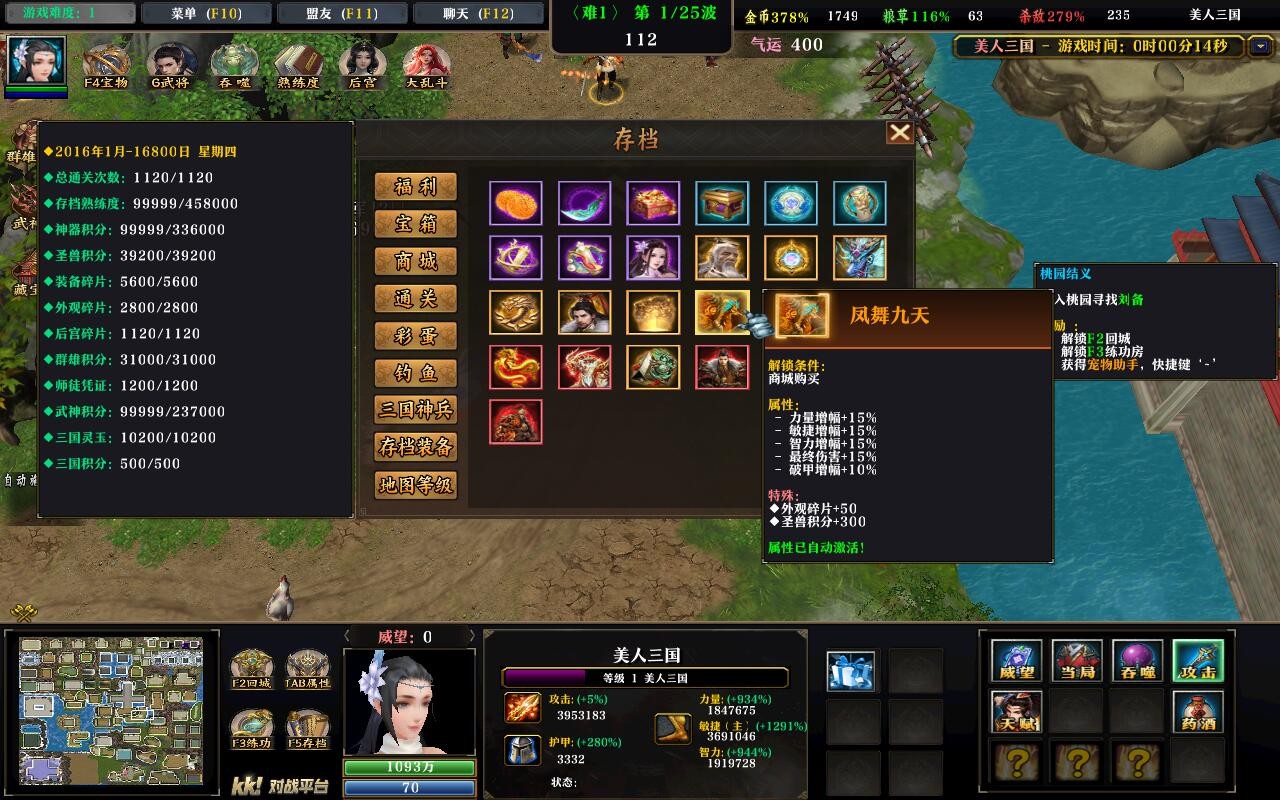Expand the game-time dropdown arrow at top right
This screenshot has width=1280, height=800.
(x=1258, y=47)
